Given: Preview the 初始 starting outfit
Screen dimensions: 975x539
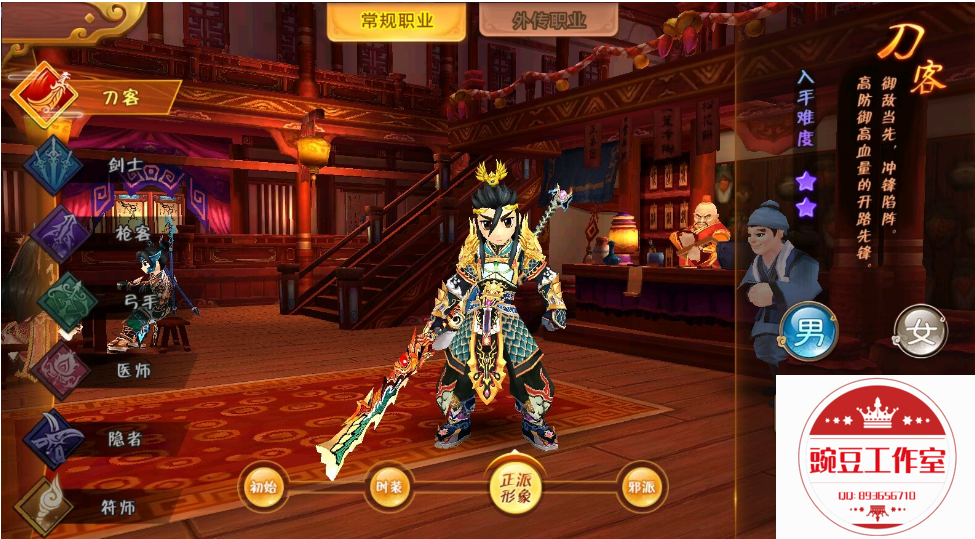Looking at the screenshot, I should 263,488.
